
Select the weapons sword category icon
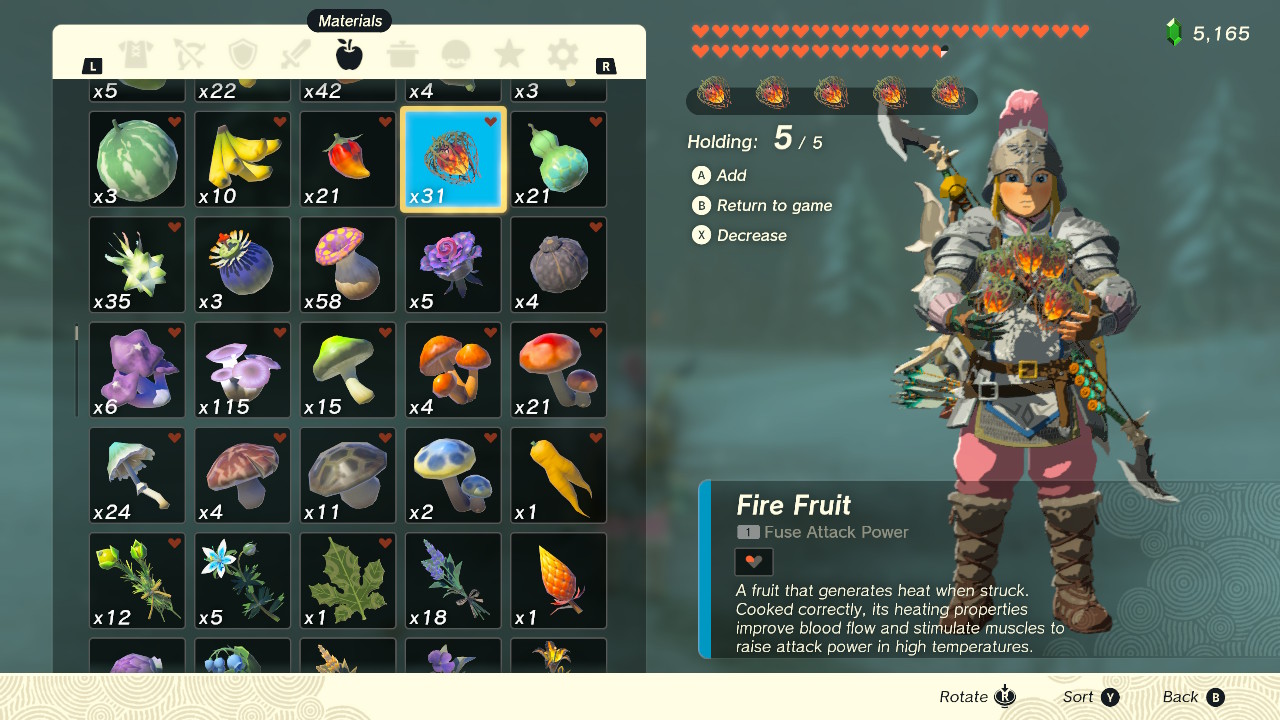(x=297, y=55)
